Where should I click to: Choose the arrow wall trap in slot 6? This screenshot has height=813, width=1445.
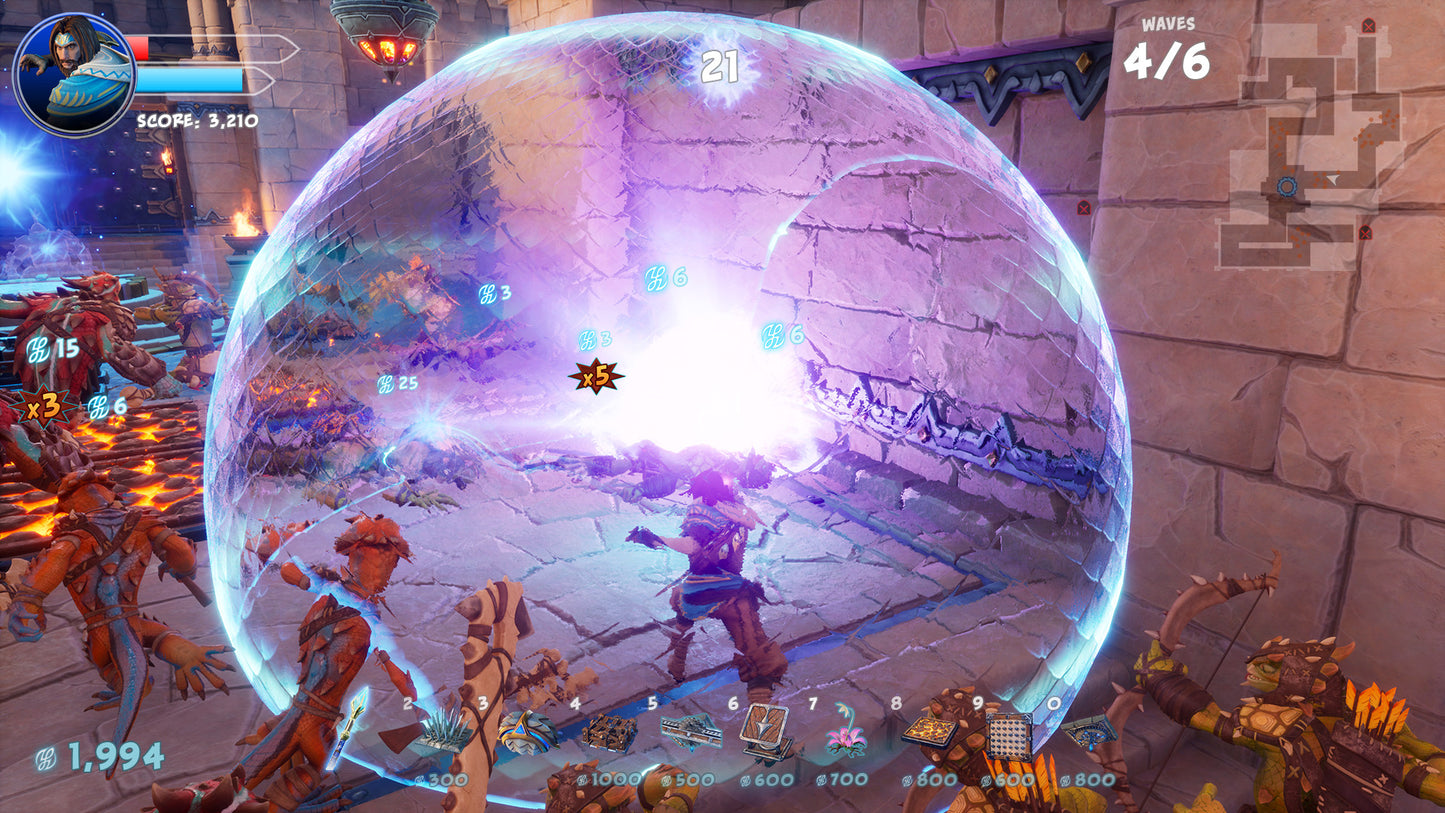pyautogui.click(x=765, y=730)
